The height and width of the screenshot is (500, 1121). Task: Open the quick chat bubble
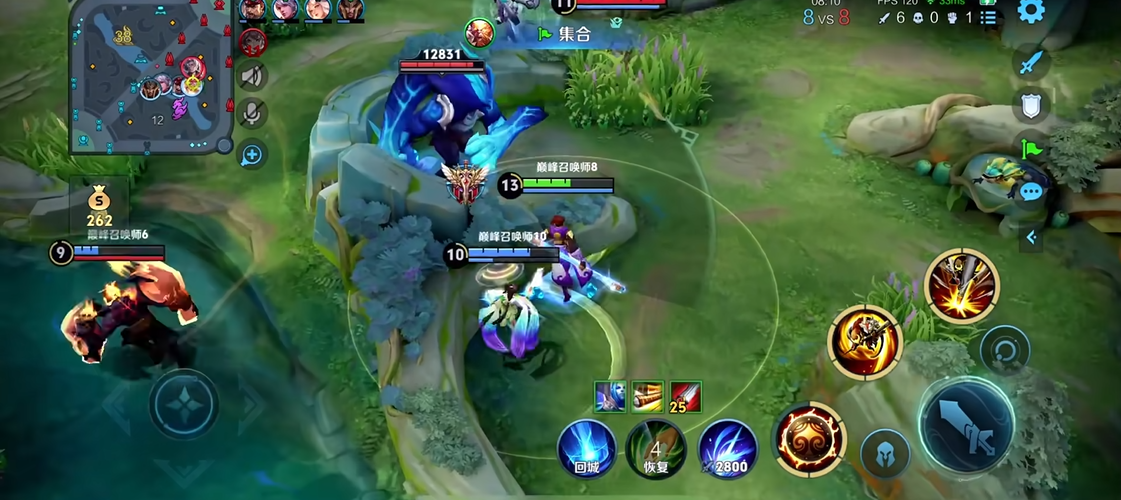click(x=1031, y=191)
